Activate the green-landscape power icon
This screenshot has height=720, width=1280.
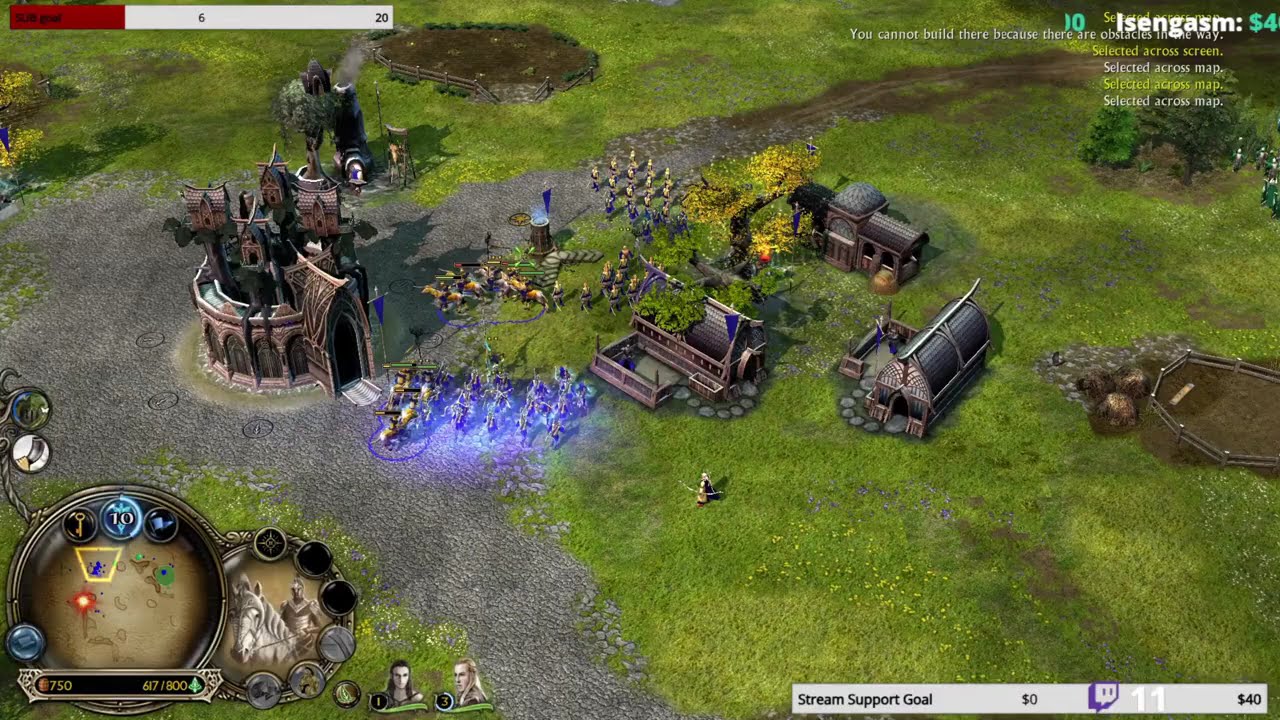tap(30, 408)
